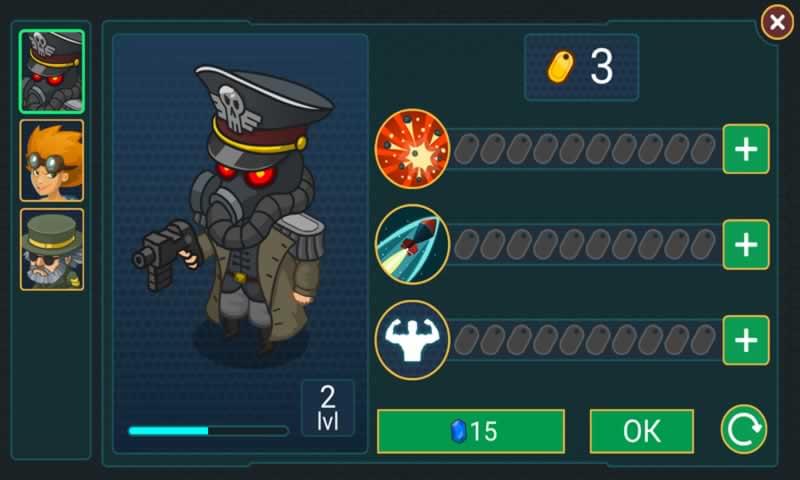Pick the bearded eyepatch veteran portrait
The width and height of the screenshot is (800, 480).
coord(52,249)
